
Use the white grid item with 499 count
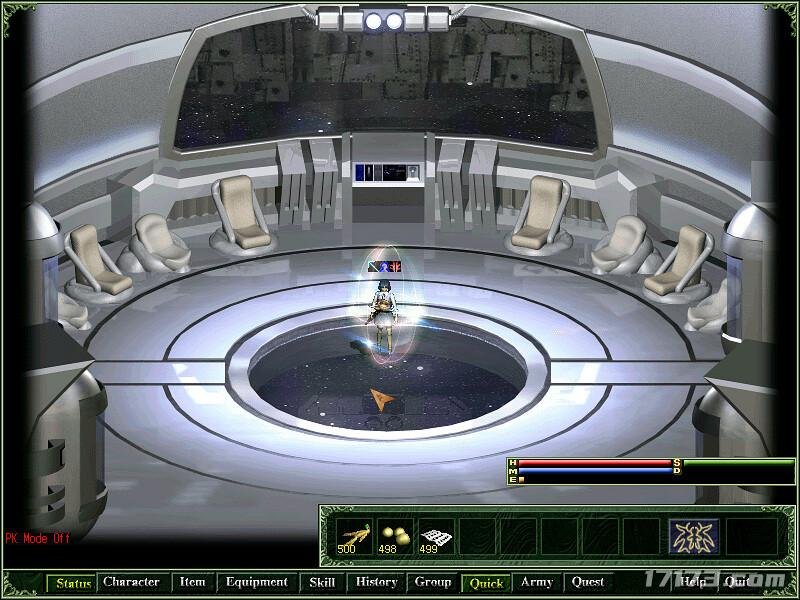436,537
